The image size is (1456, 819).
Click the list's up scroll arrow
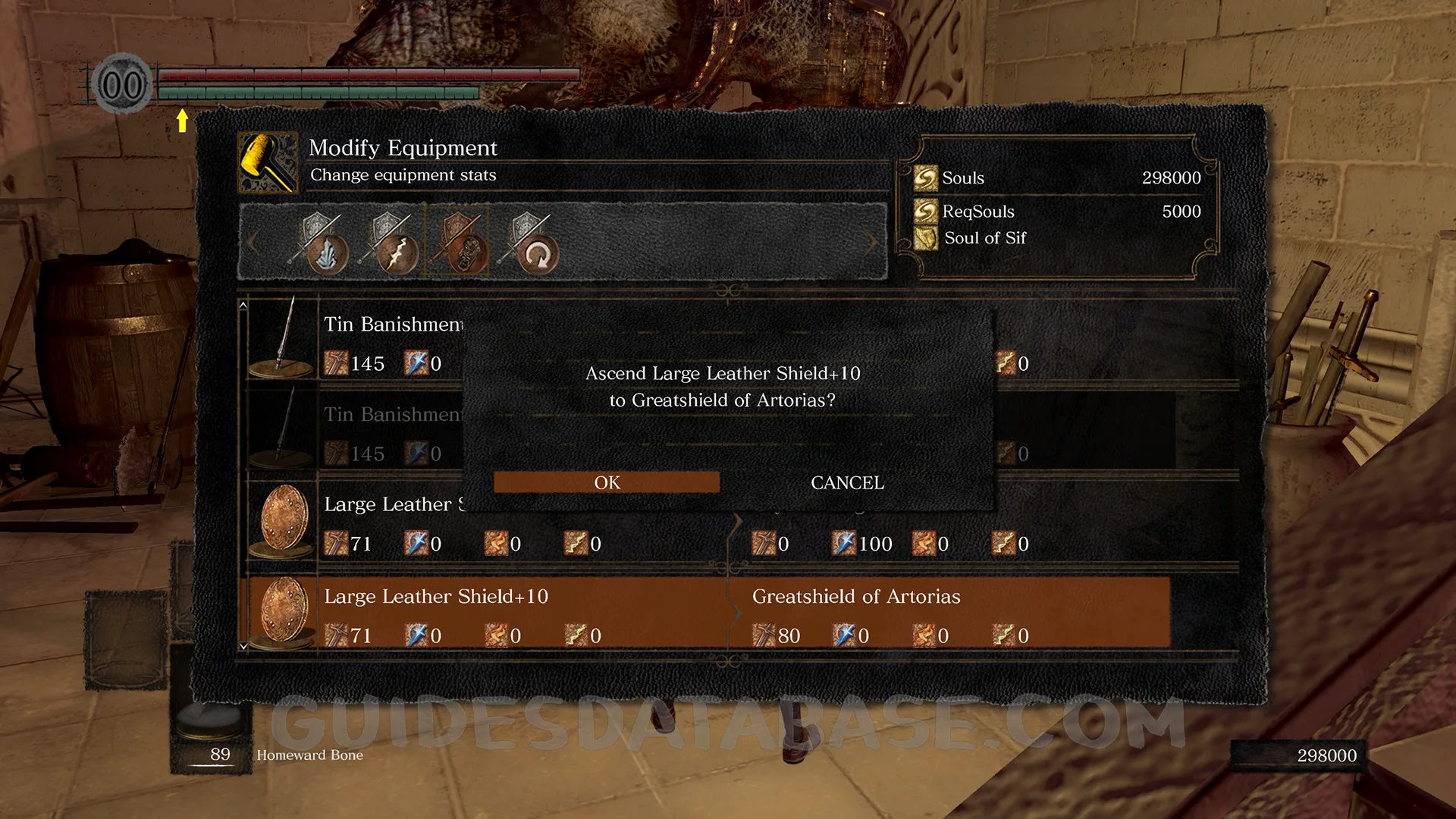click(x=243, y=305)
